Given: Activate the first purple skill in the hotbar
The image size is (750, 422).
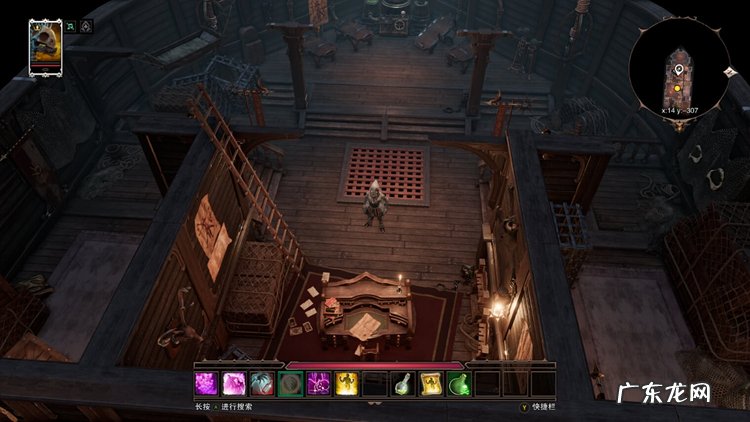Looking at the screenshot, I should pyautogui.click(x=206, y=383).
